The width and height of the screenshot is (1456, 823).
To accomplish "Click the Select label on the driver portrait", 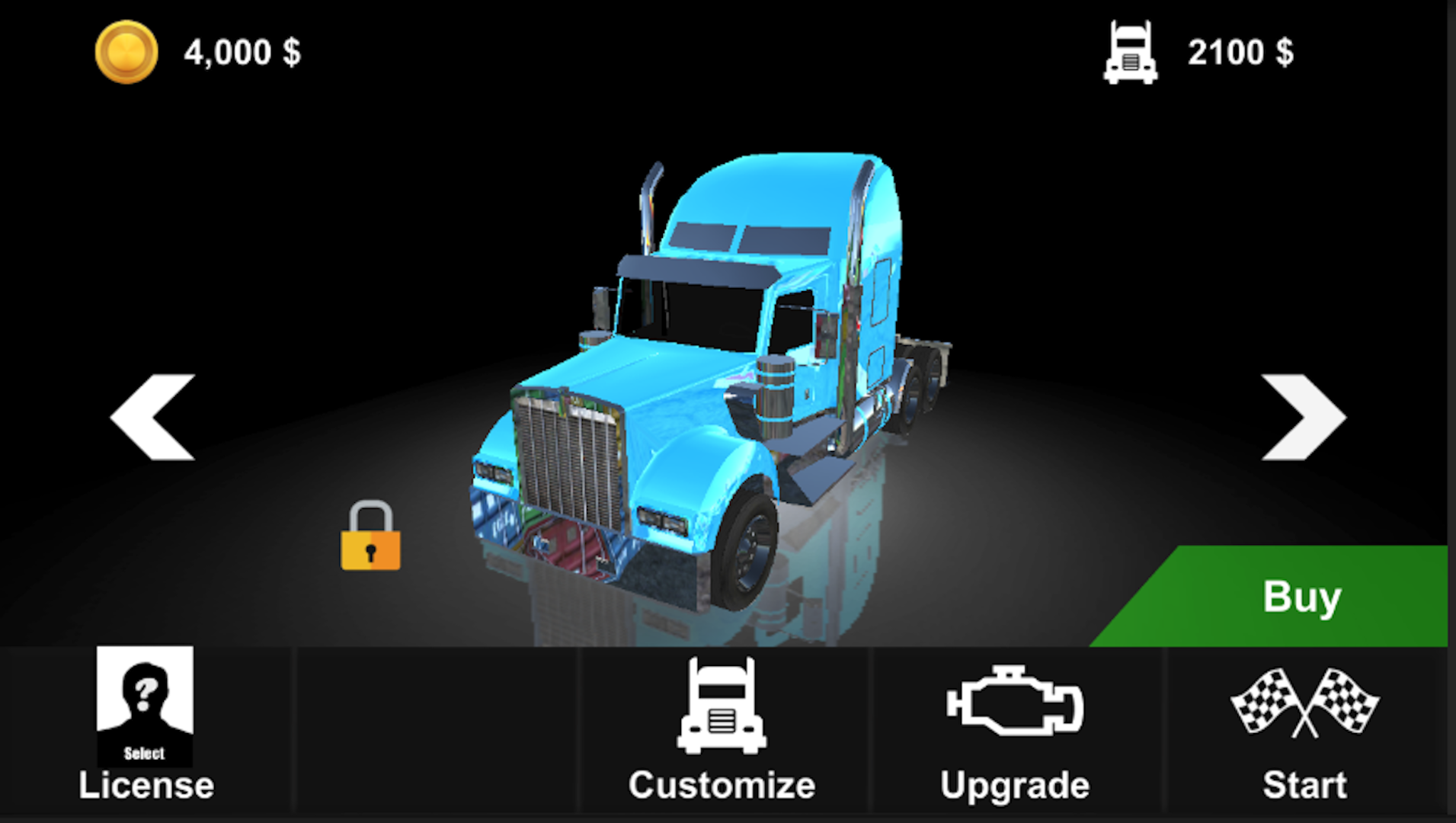I will coord(144,752).
